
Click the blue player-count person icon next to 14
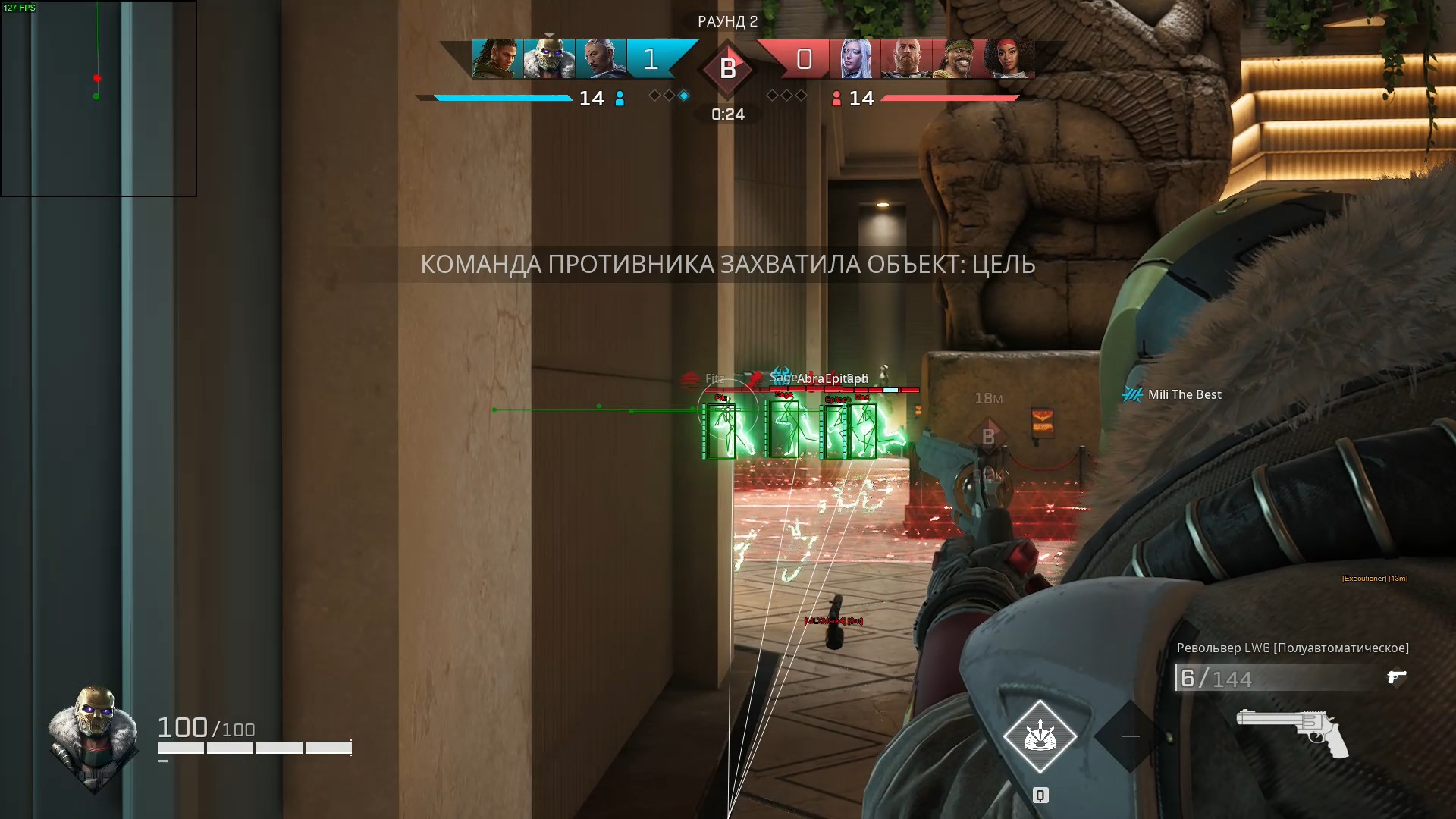pos(620,98)
